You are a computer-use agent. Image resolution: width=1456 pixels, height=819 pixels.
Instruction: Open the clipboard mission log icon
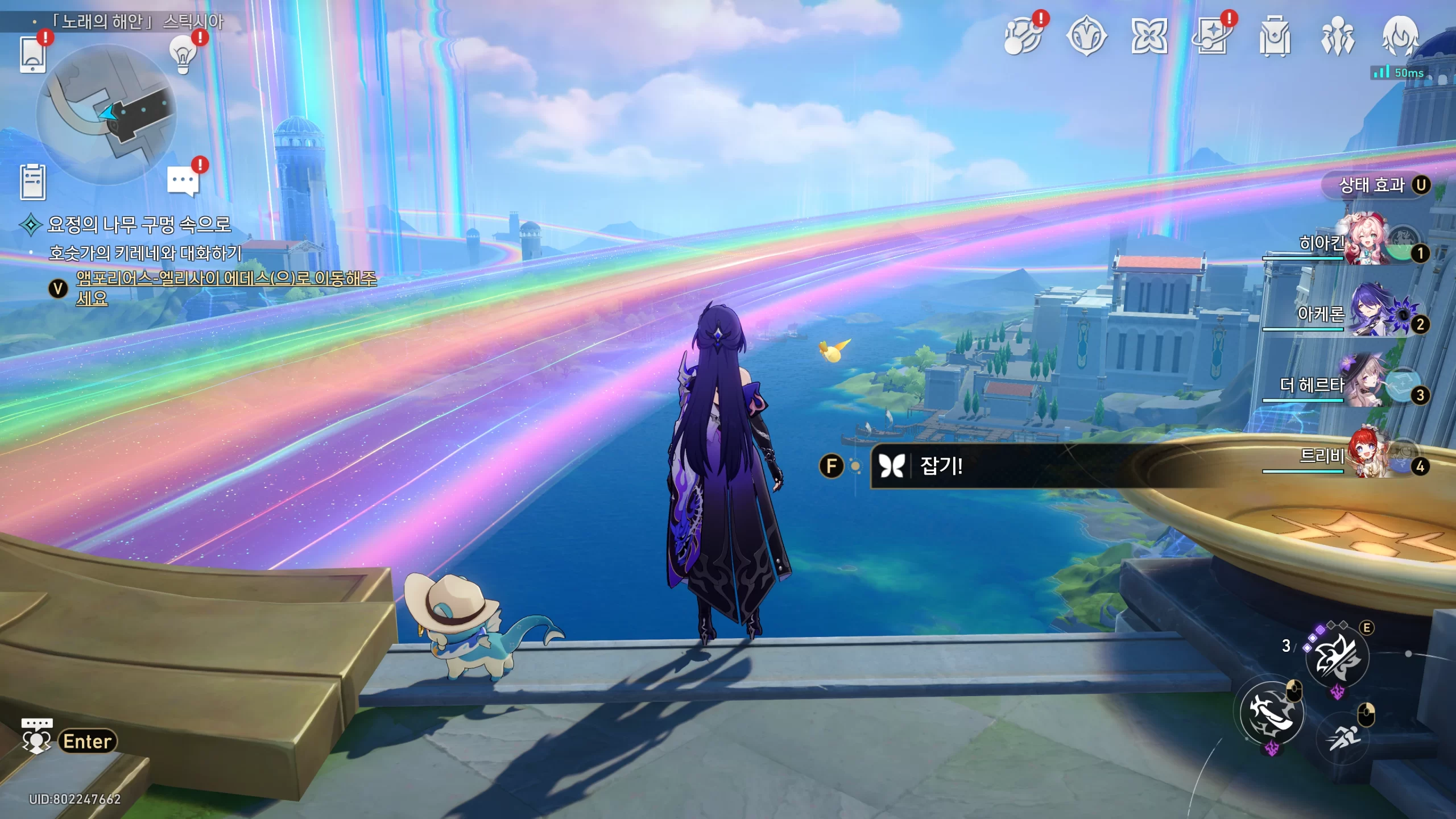pyautogui.click(x=32, y=182)
